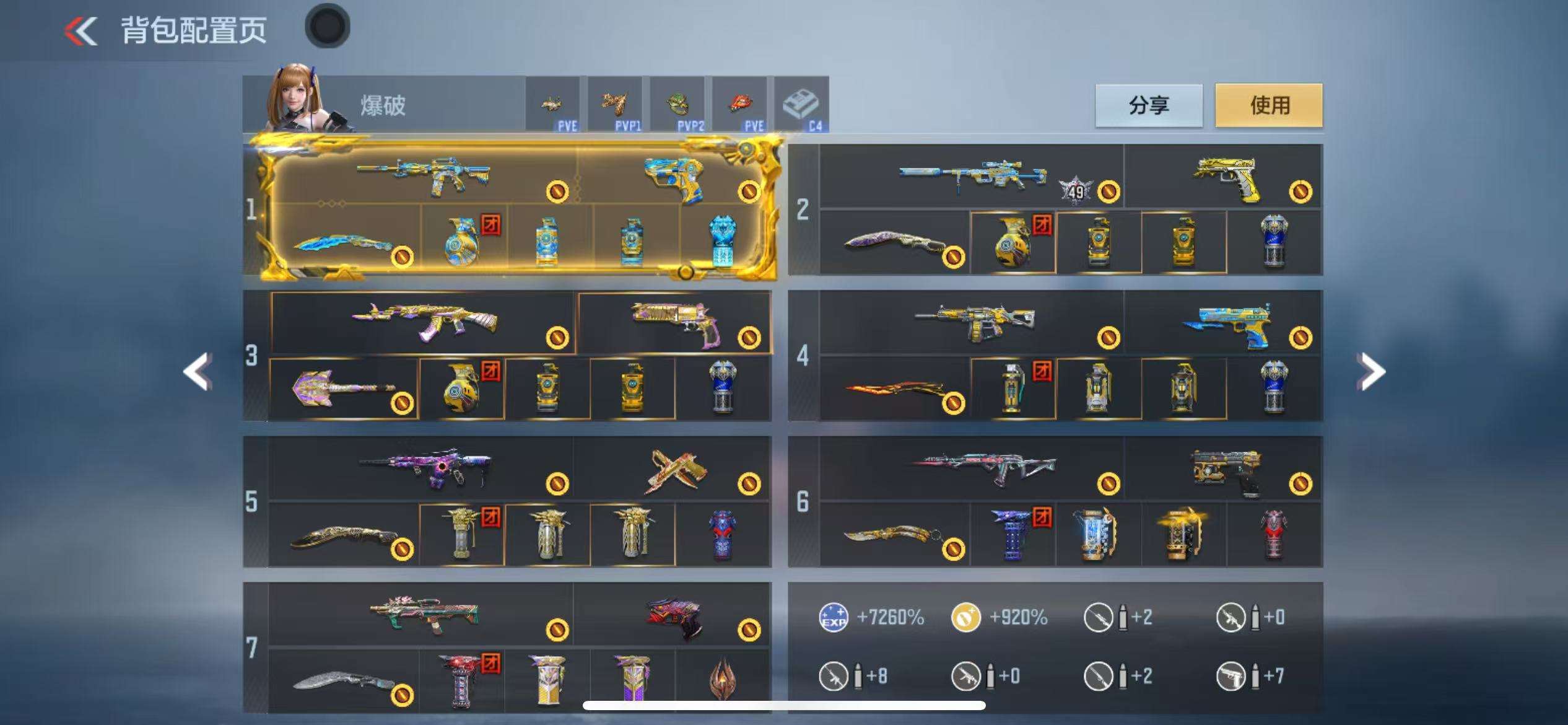This screenshot has height=725, width=1568.
Task: Open the PVP2 bag tab
Action: [677, 105]
